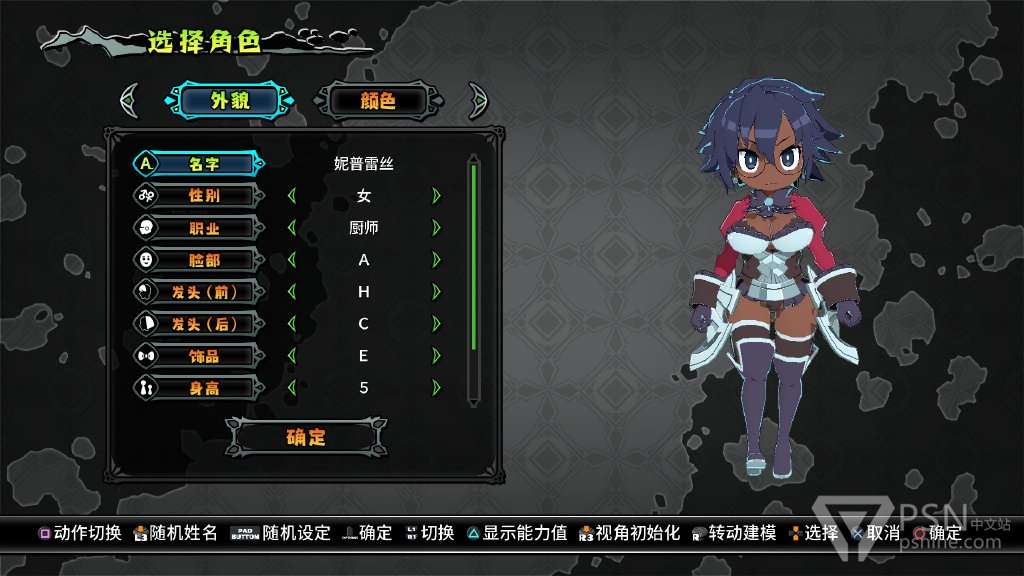
Task: Click left arrow beside front hair H
Action: 291,291
